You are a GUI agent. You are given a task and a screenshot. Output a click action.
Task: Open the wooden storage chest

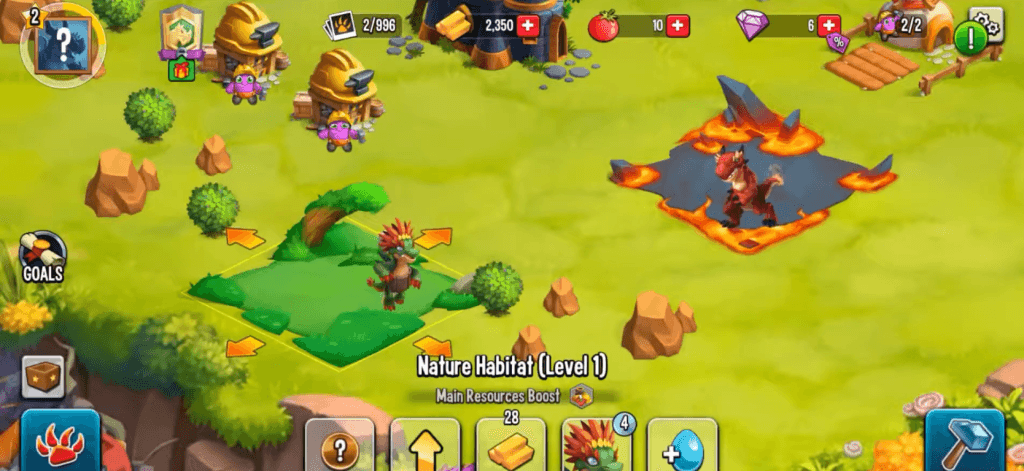43,376
